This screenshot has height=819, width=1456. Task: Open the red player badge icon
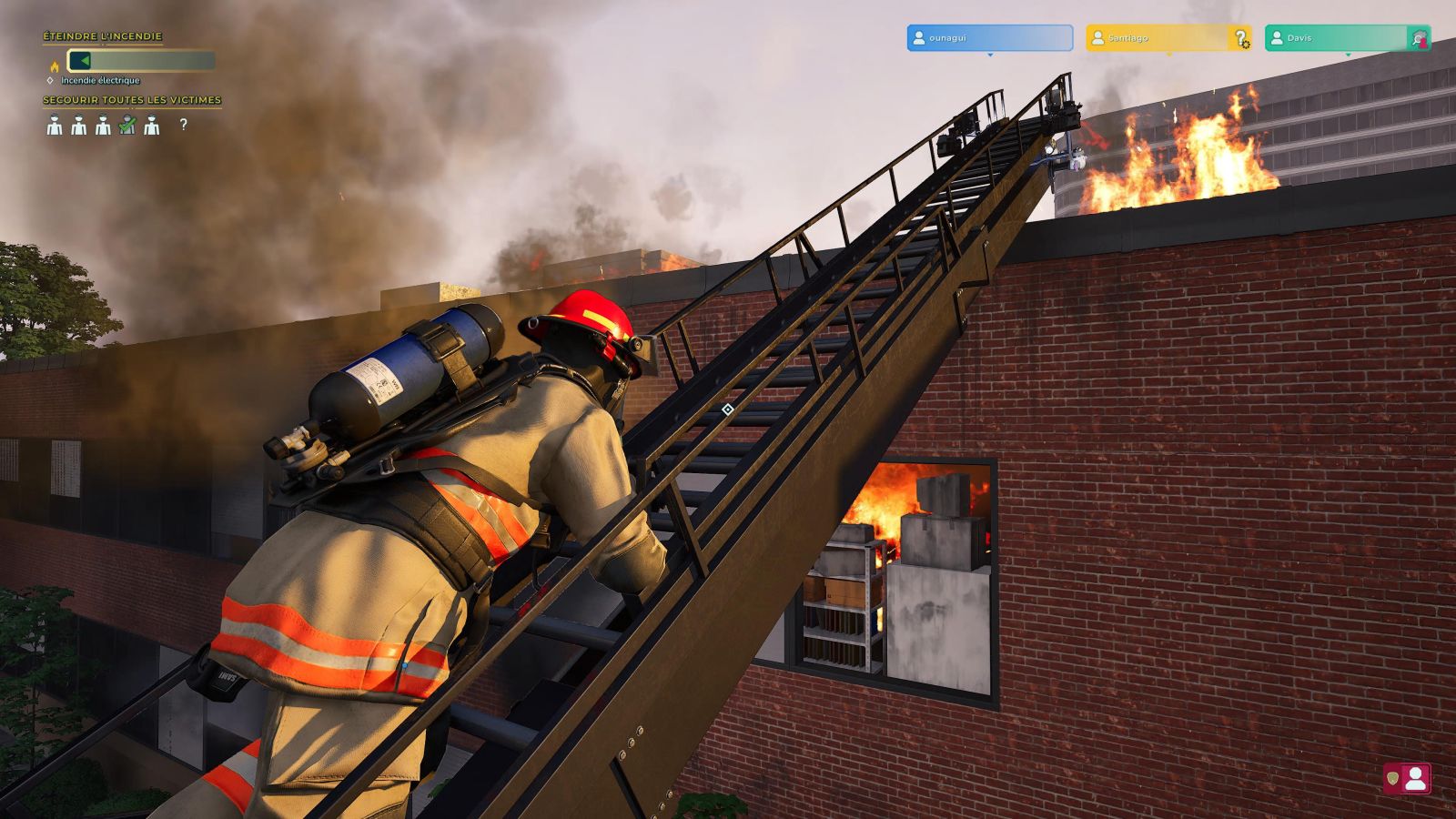click(x=1407, y=779)
